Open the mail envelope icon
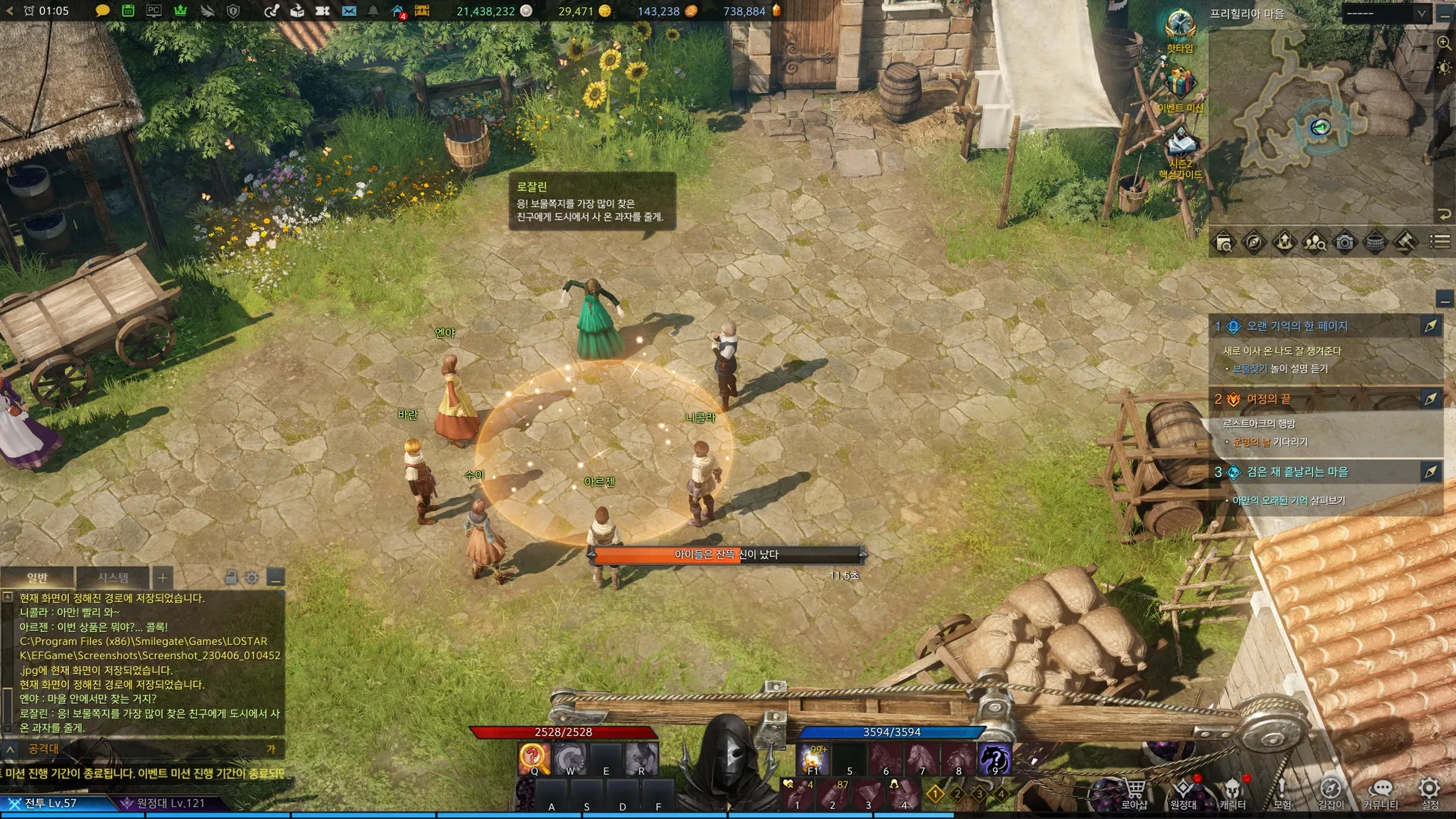Viewport: 1456px width, 819px height. point(348,11)
